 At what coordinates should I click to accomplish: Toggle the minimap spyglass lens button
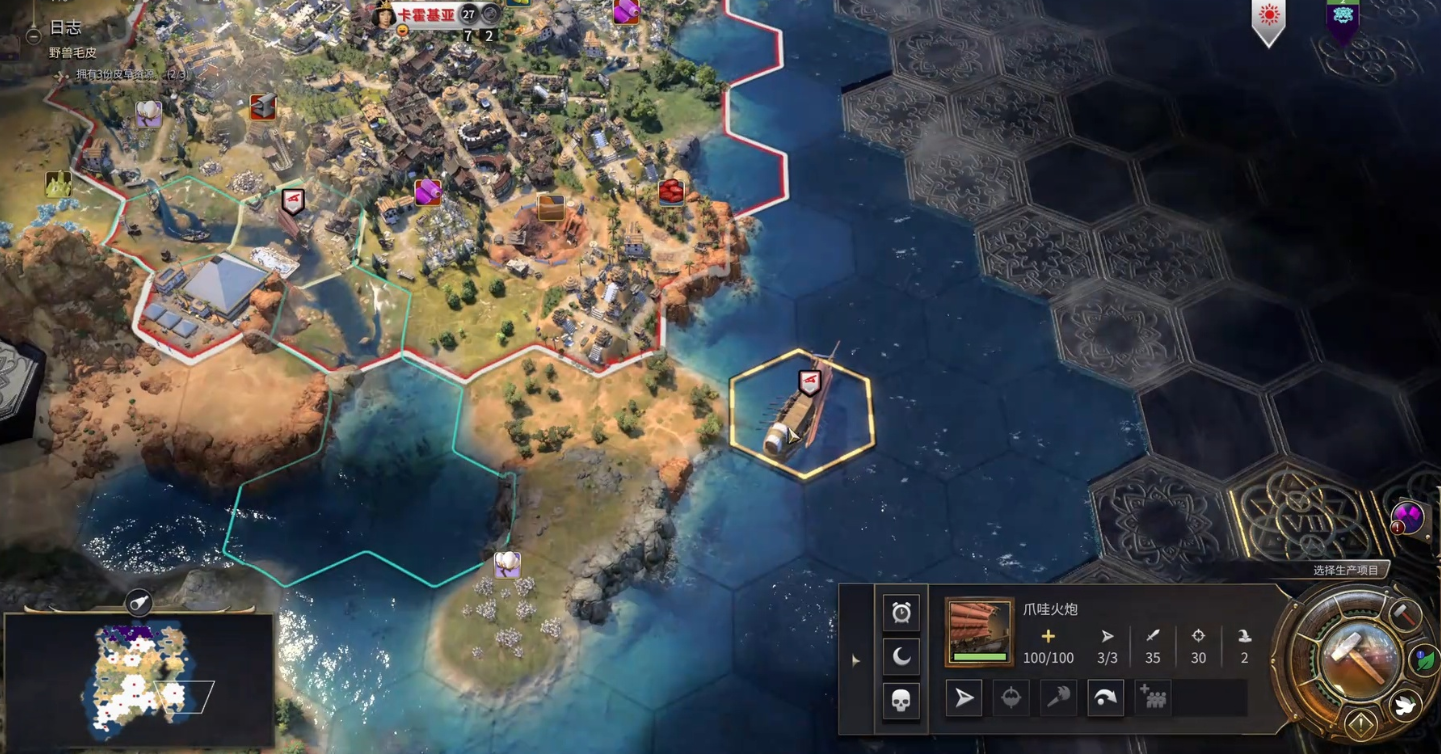139,602
